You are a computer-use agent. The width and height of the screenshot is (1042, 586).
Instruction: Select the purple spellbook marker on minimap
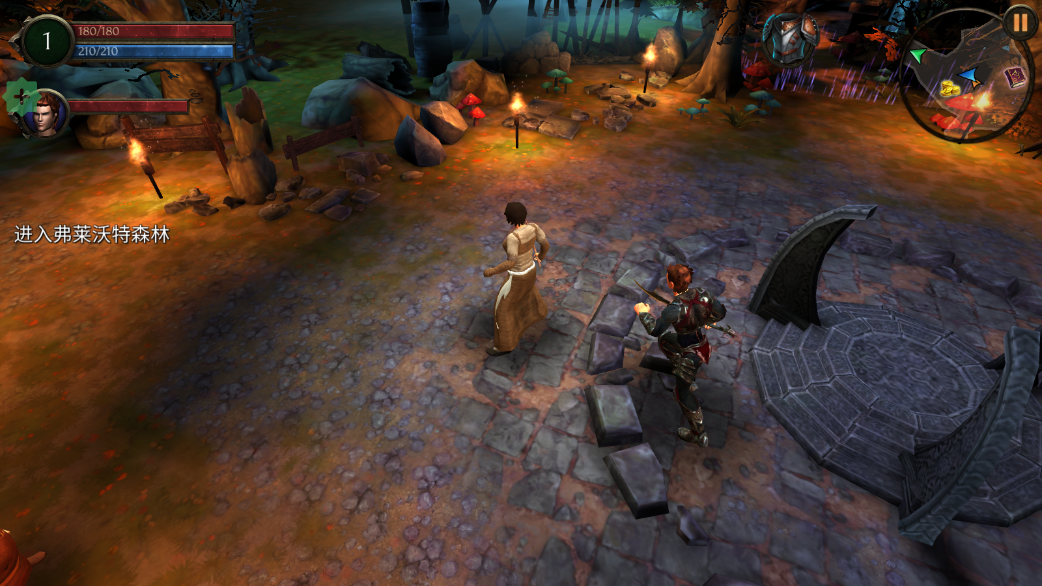1016,77
